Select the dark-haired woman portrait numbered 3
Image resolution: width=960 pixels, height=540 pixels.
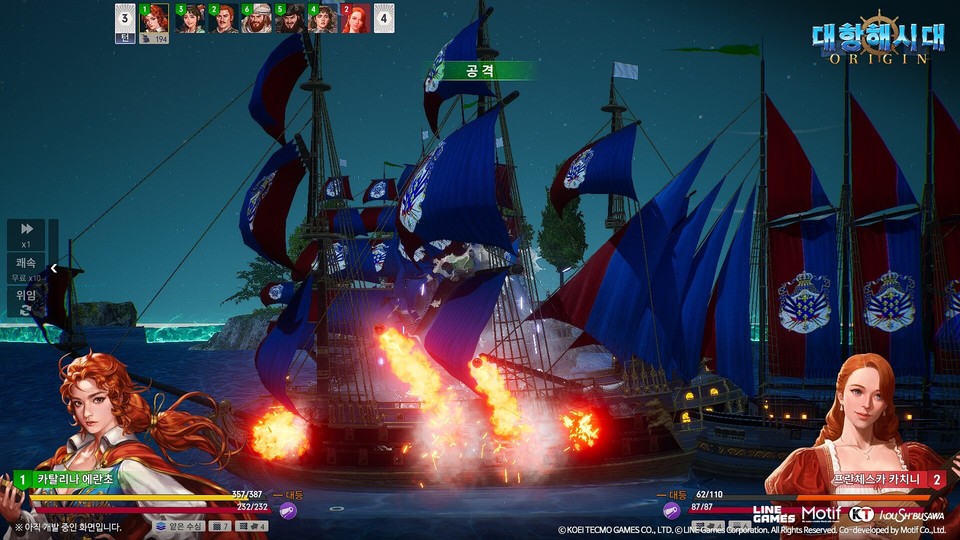tap(189, 19)
